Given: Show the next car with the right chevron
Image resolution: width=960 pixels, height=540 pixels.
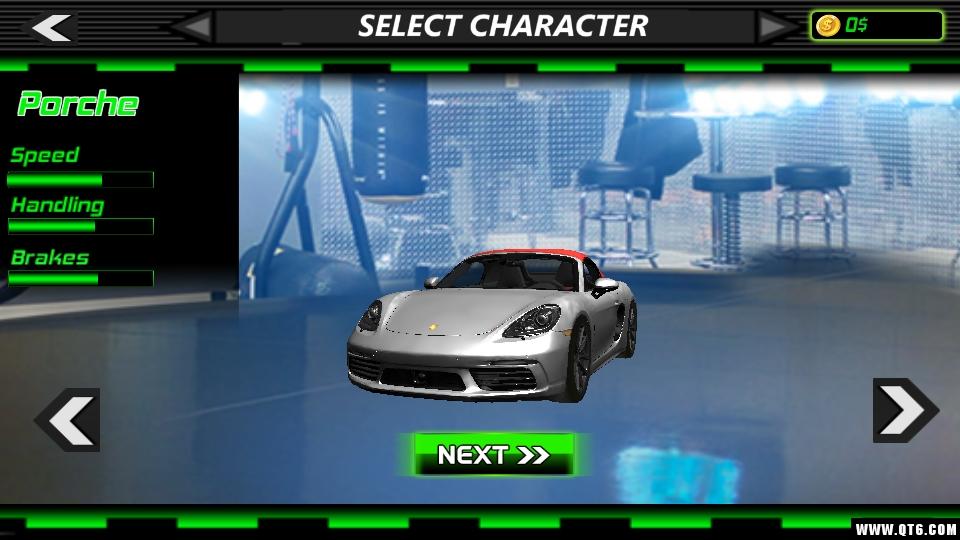Looking at the screenshot, I should 905,410.
